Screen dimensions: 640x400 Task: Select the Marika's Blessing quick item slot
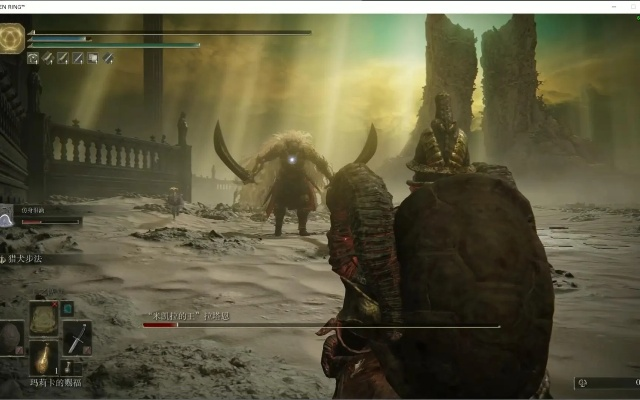pos(43,356)
